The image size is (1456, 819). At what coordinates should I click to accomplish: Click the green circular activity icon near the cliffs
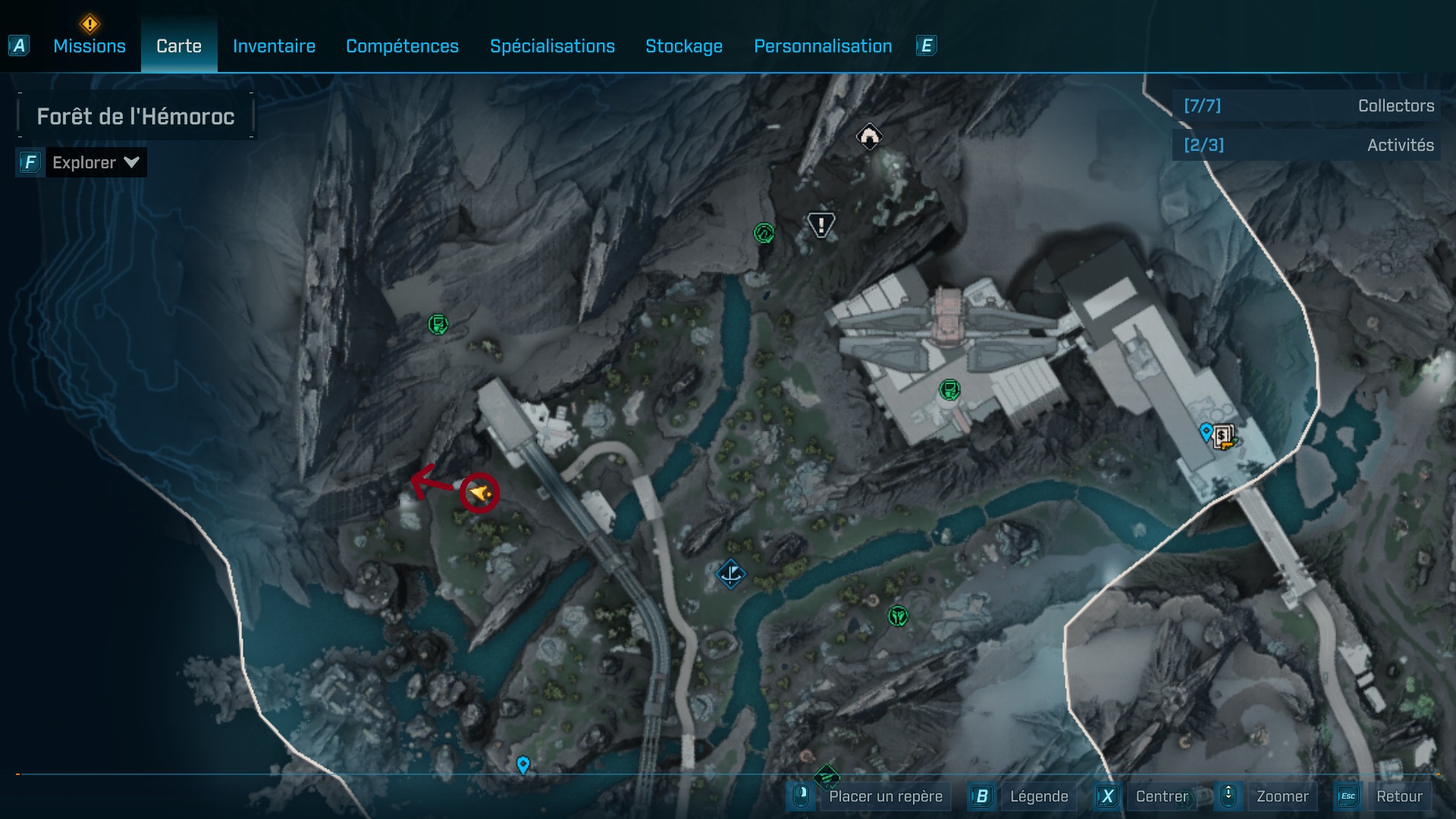(x=764, y=234)
